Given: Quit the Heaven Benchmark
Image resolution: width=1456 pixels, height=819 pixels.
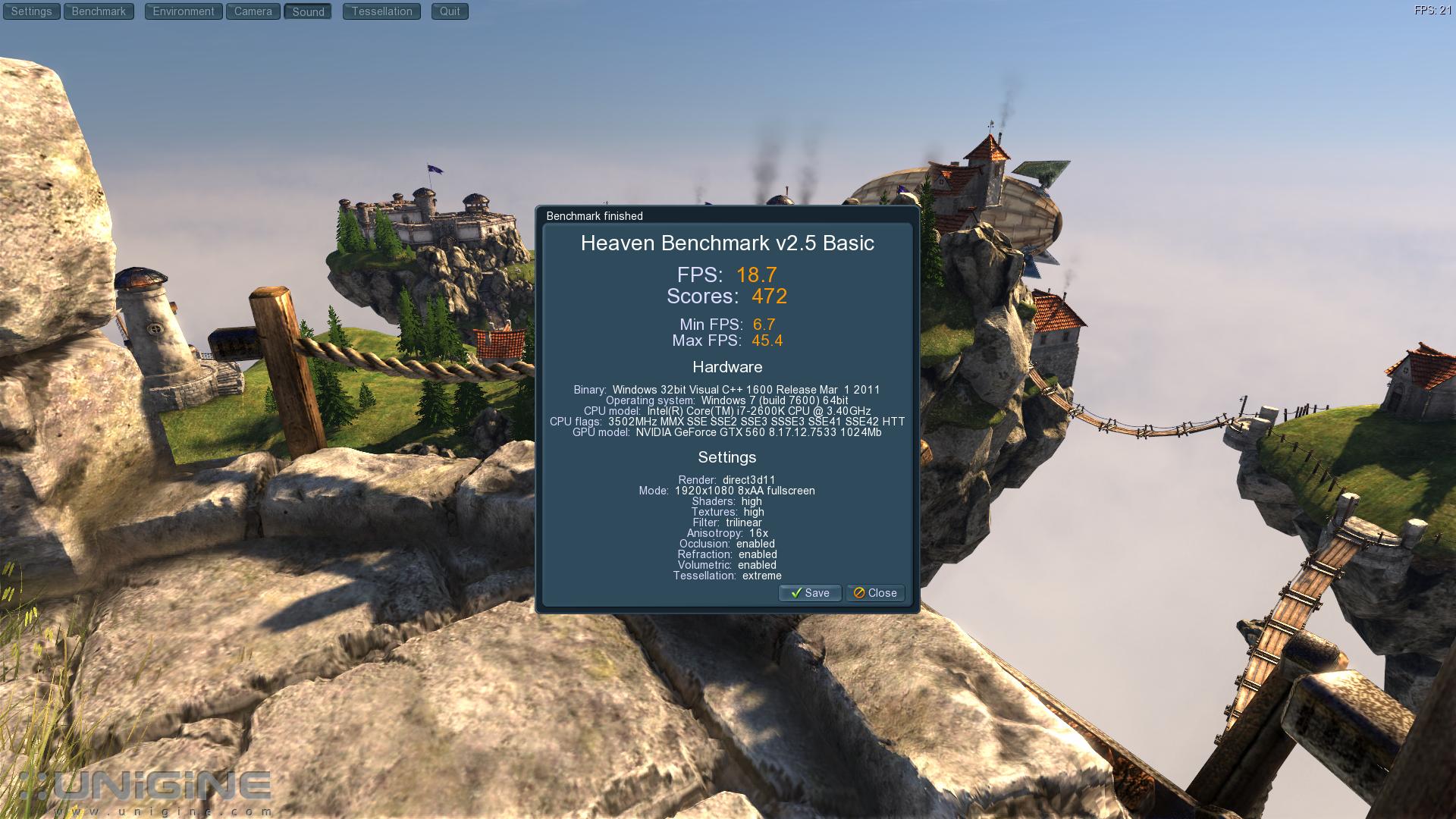Looking at the screenshot, I should point(450,11).
